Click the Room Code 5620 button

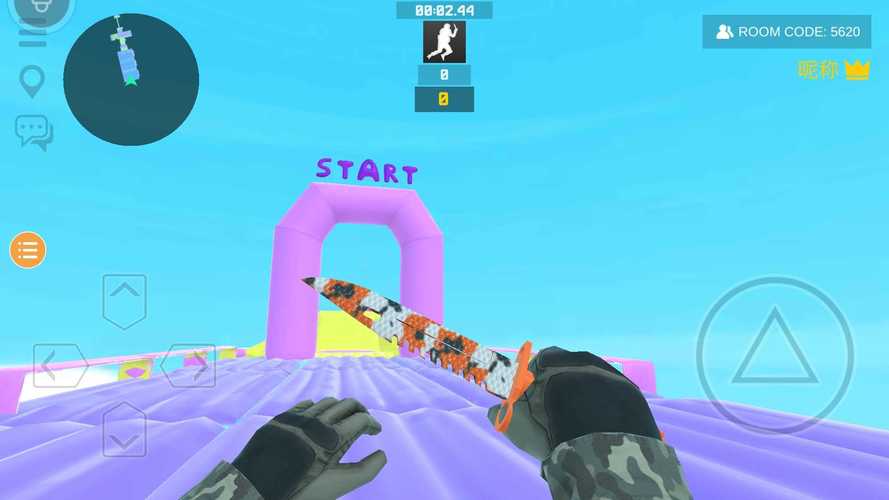click(x=787, y=32)
